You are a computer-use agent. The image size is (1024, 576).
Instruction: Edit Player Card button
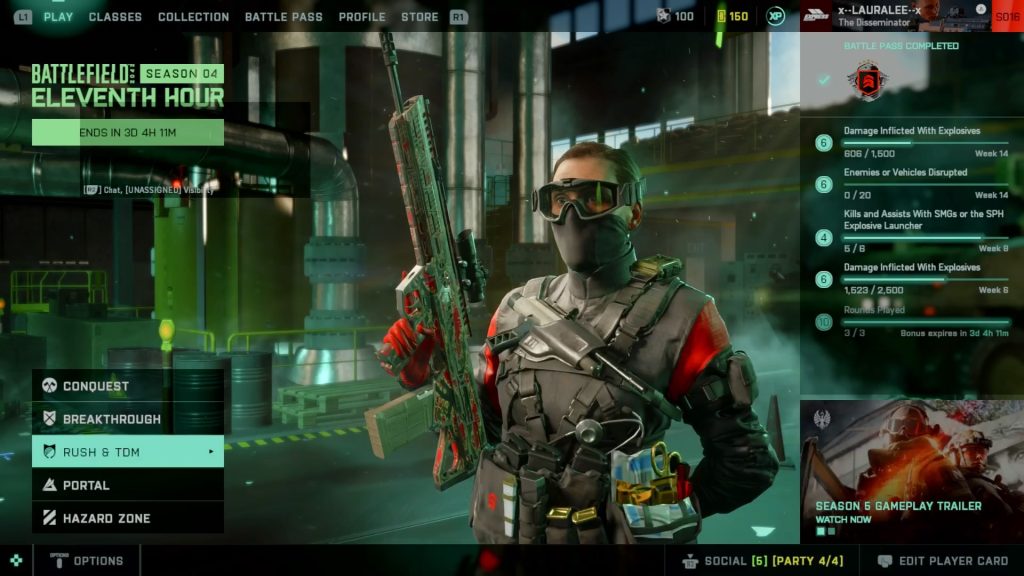click(x=943, y=561)
